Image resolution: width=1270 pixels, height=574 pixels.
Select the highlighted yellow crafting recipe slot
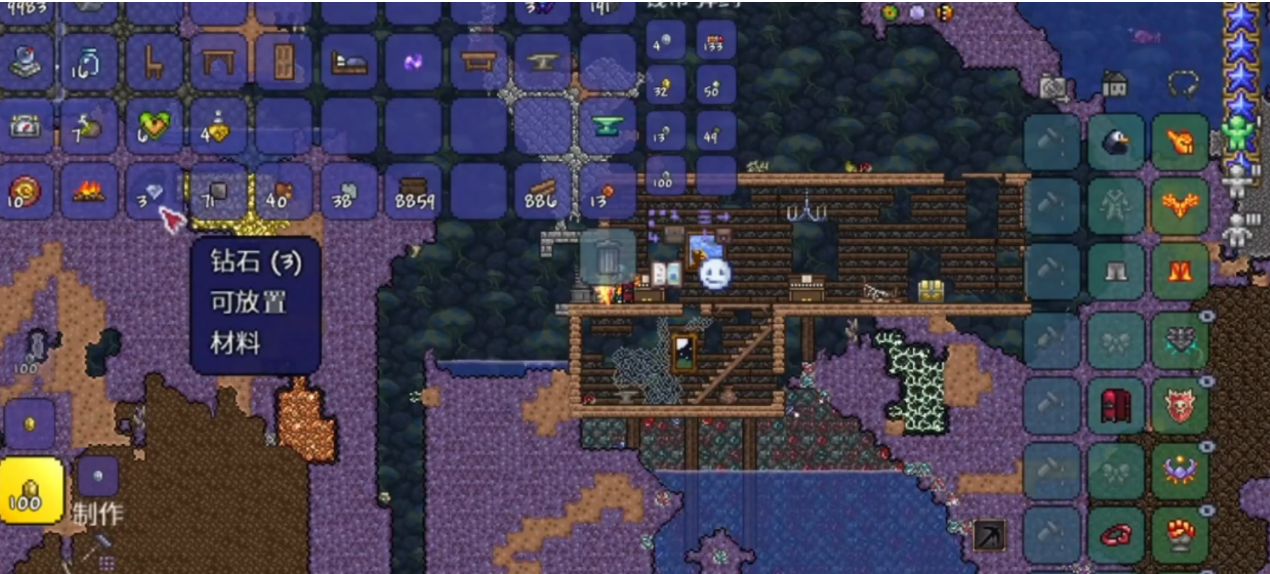pyautogui.click(x=30, y=491)
